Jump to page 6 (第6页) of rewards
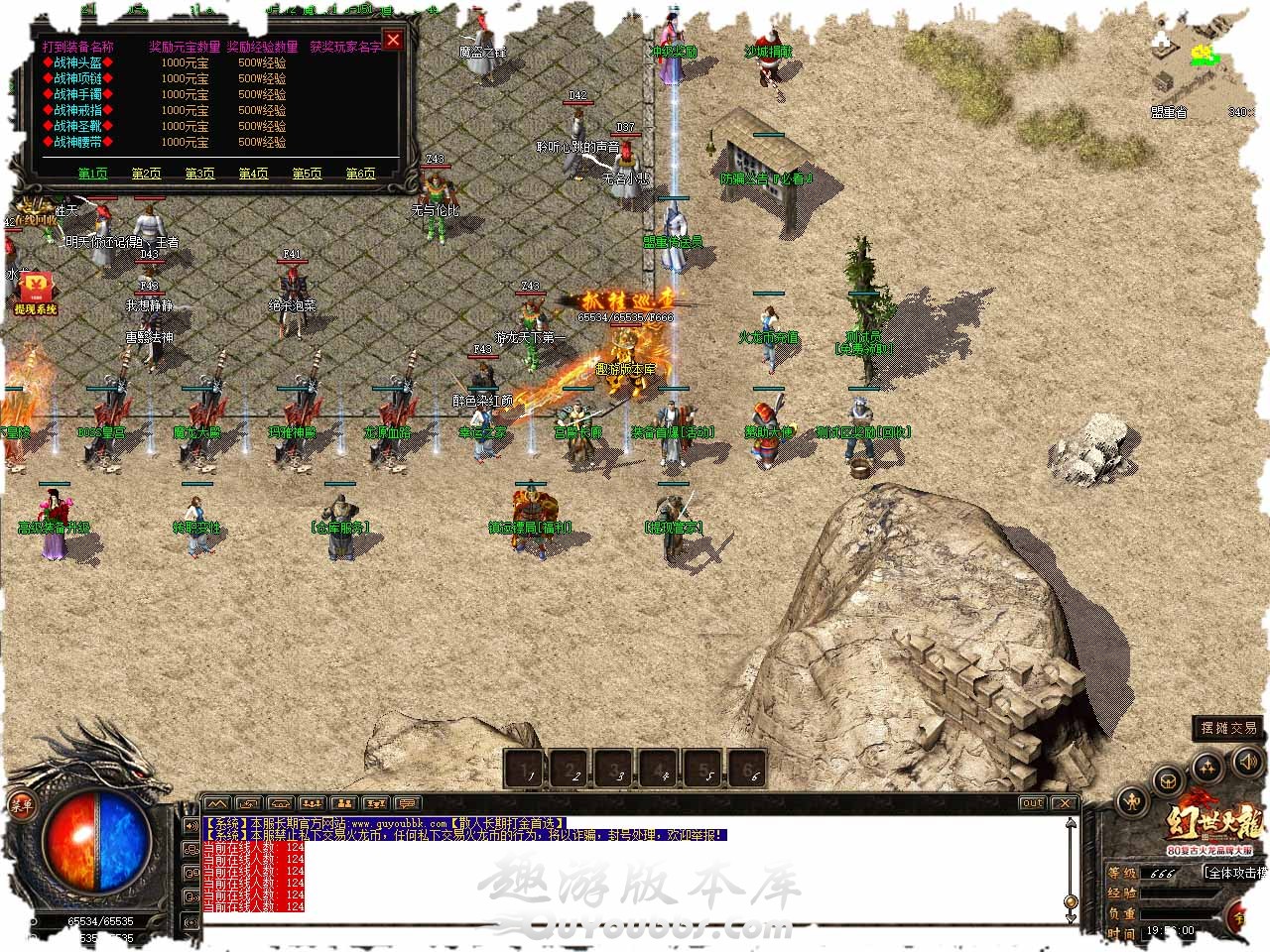Screen dimensions: 1270x952 pos(360,174)
